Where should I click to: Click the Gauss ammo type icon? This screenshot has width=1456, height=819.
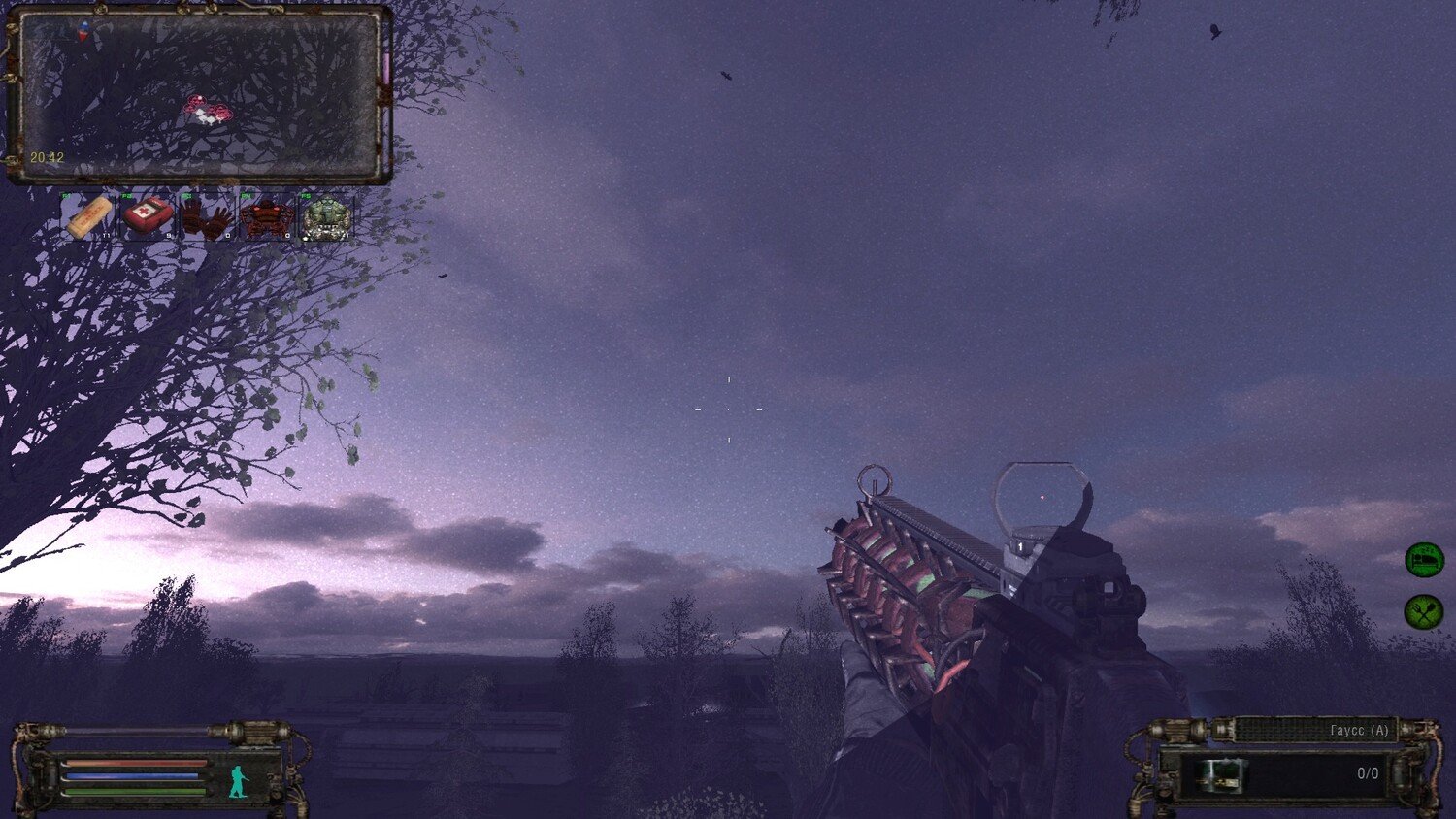[1218, 775]
